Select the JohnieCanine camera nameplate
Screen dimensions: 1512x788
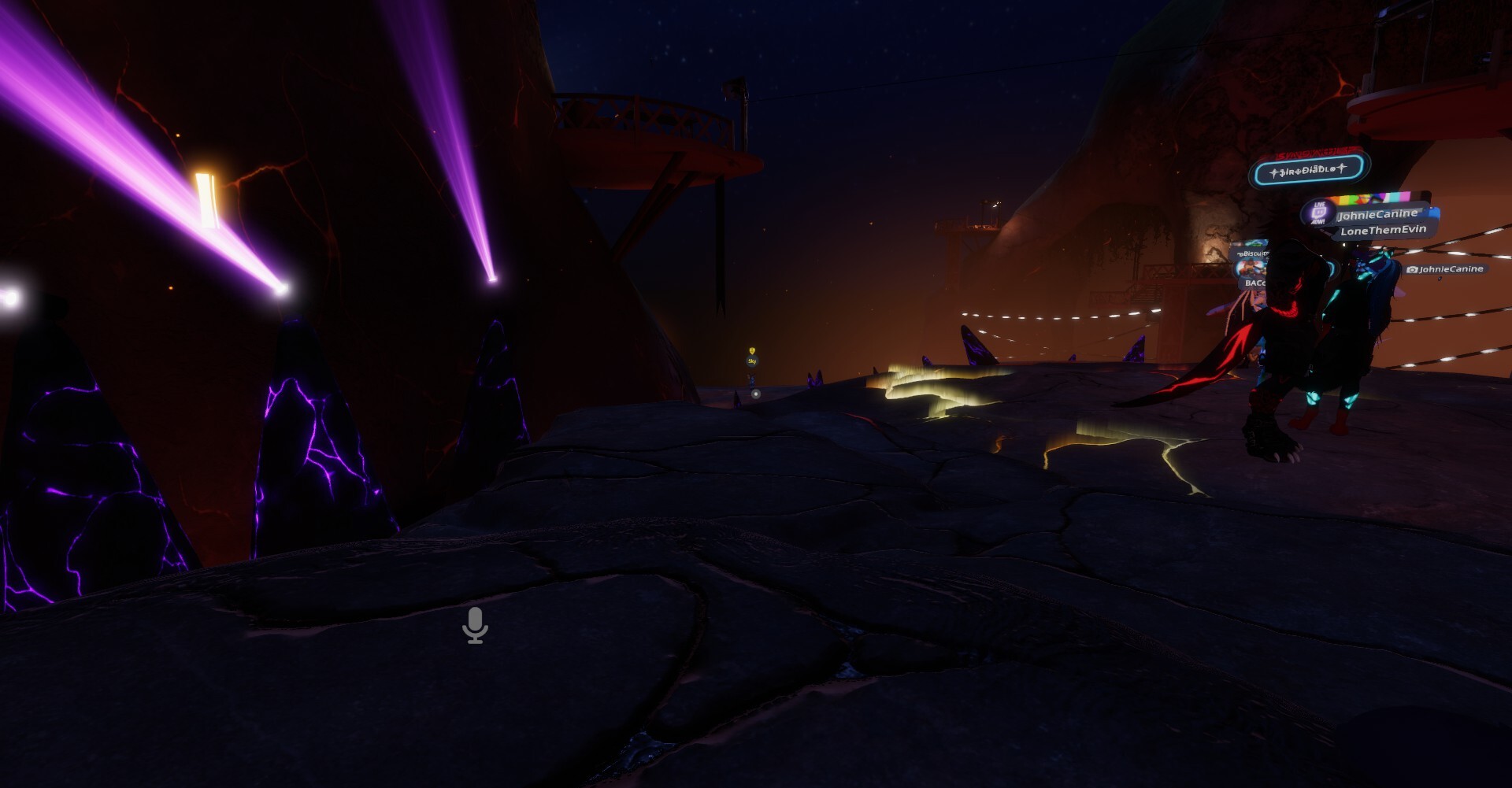point(1445,269)
